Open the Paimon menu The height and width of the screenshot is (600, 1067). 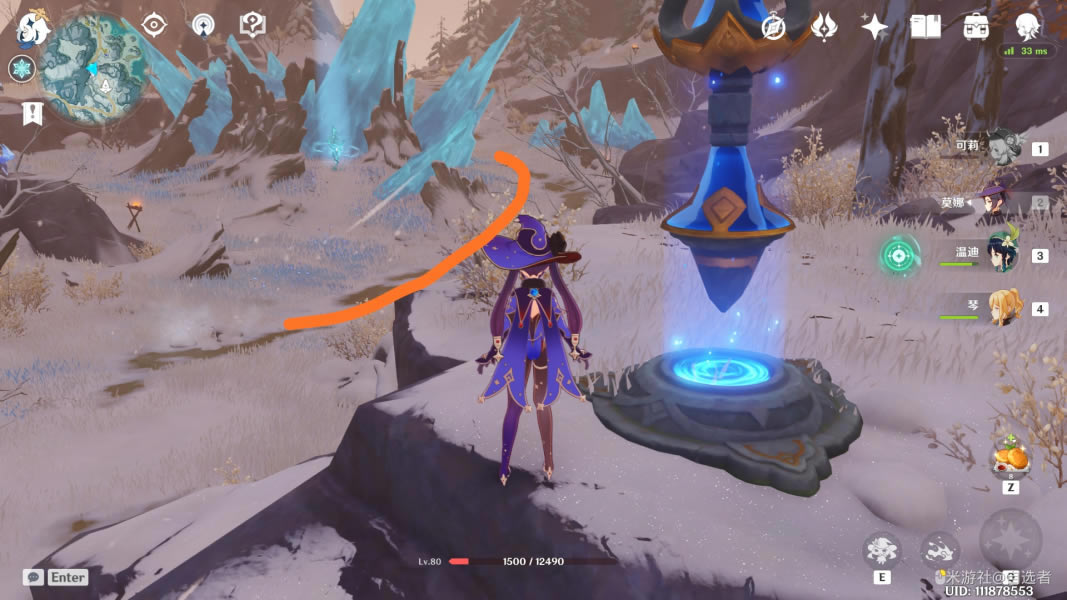[x=32, y=27]
